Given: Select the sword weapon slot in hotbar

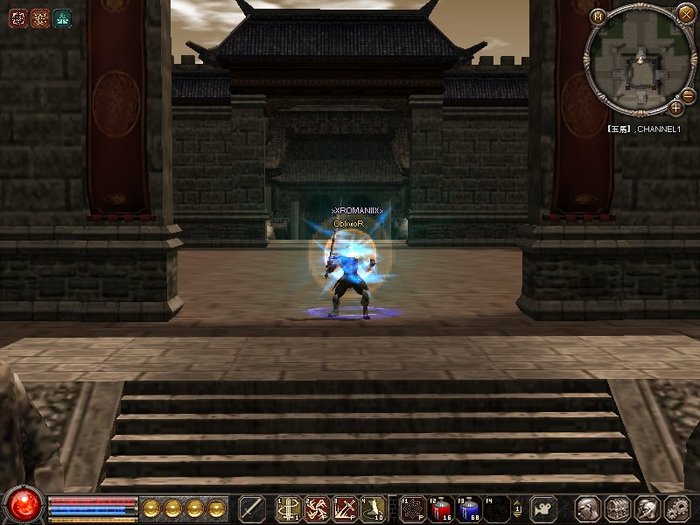Looking at the screenshot, I should (x=253, y=508).
